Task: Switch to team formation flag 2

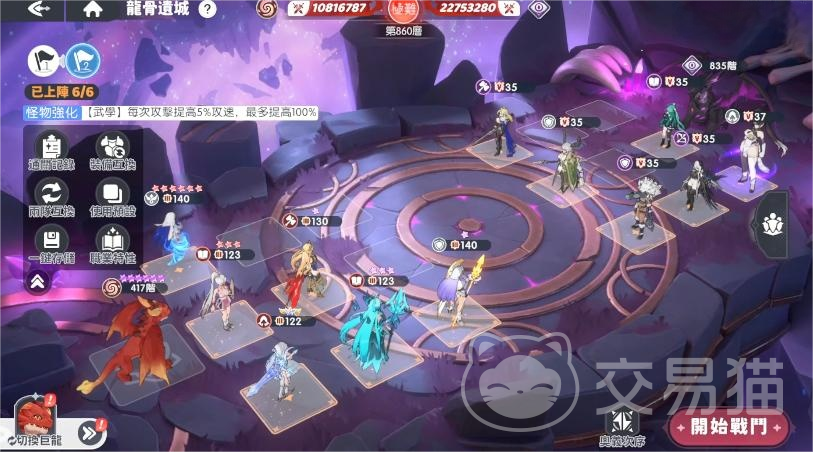Action: [83, 62]
